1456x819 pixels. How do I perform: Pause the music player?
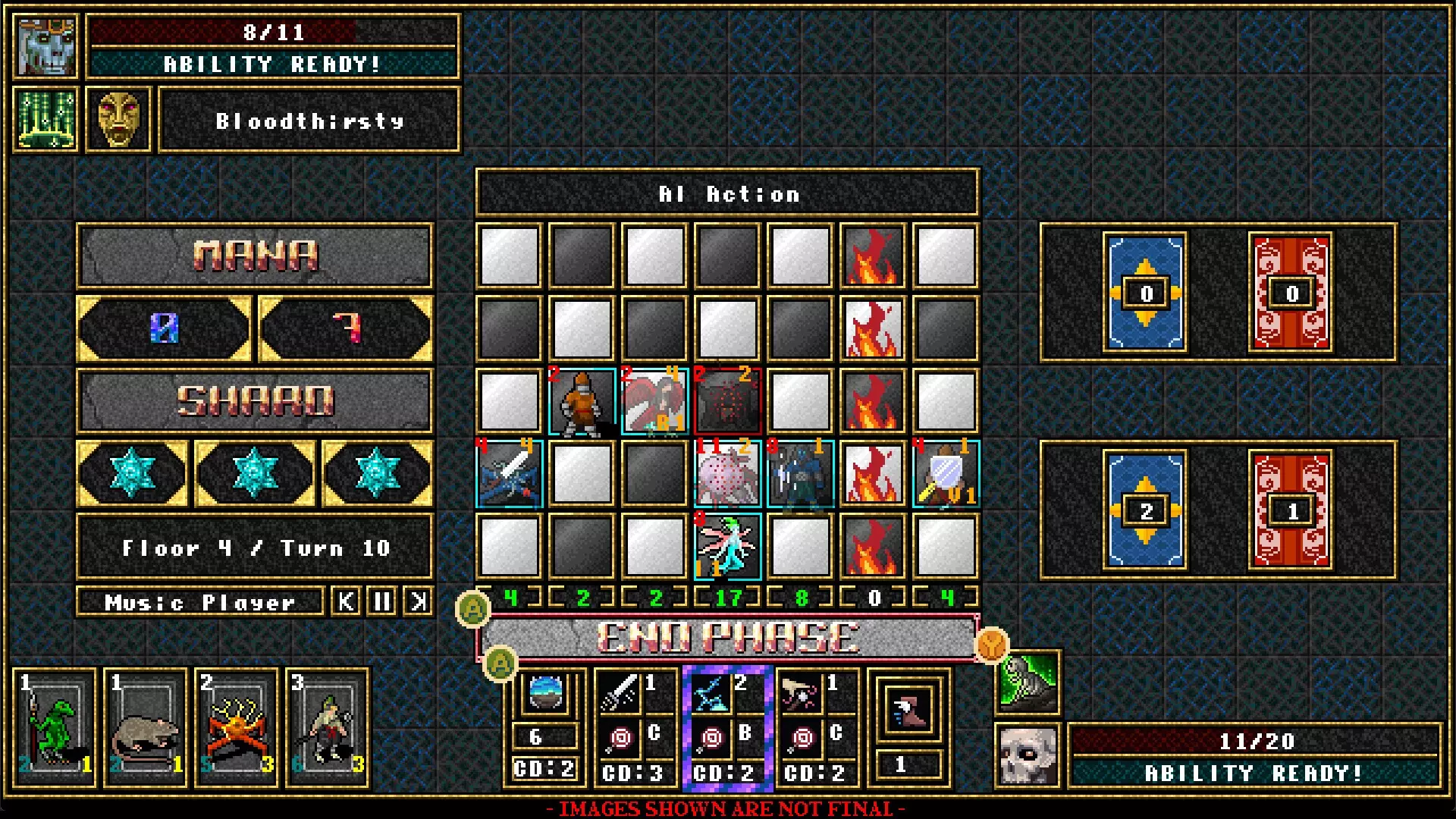coord(382,602)
